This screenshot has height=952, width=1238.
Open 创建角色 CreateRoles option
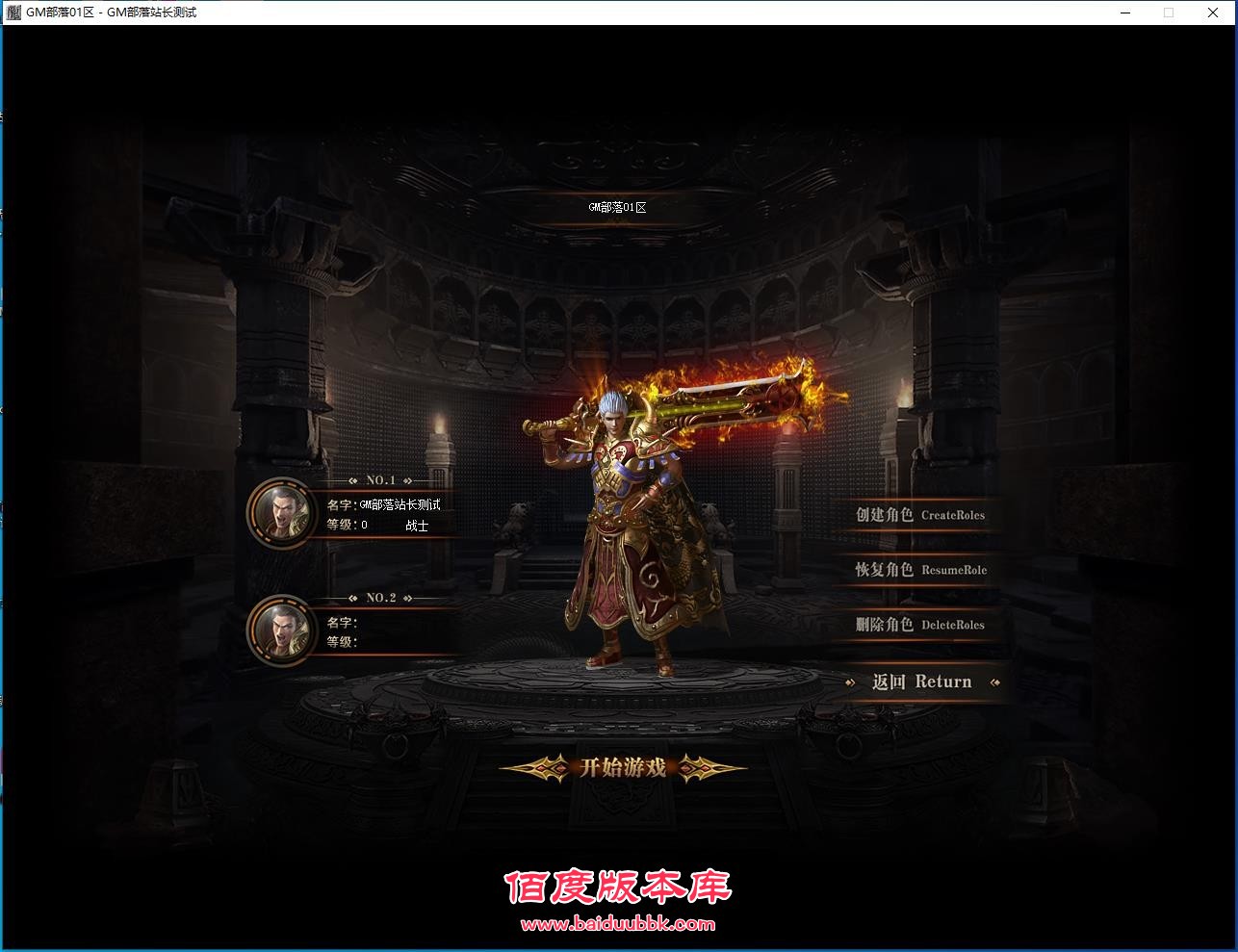[x=919, y=515]
